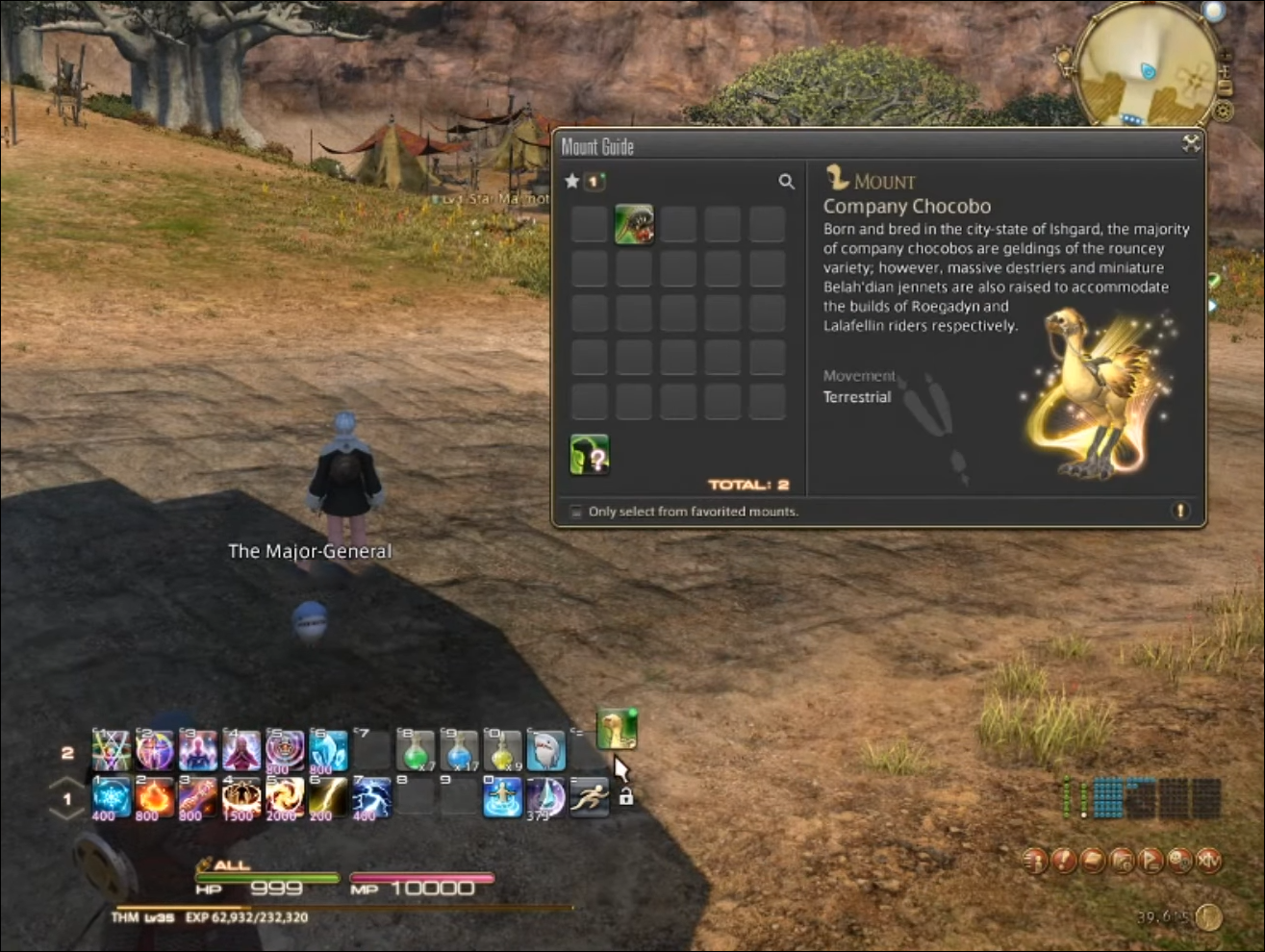Use the green potion with 7 left
1265x952 pixels.
(416, 750)
